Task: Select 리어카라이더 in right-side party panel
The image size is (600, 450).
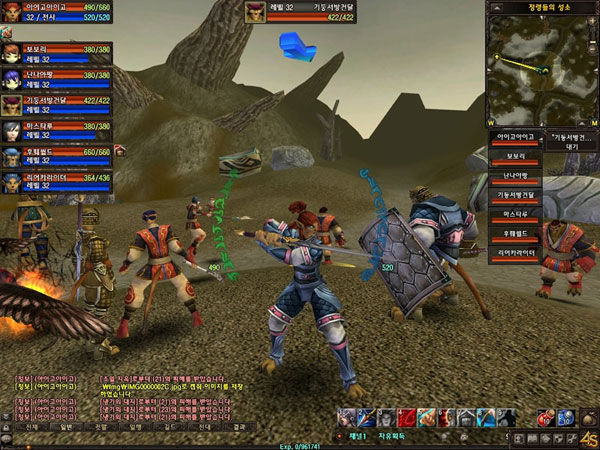Action: [x=516, y=254]
